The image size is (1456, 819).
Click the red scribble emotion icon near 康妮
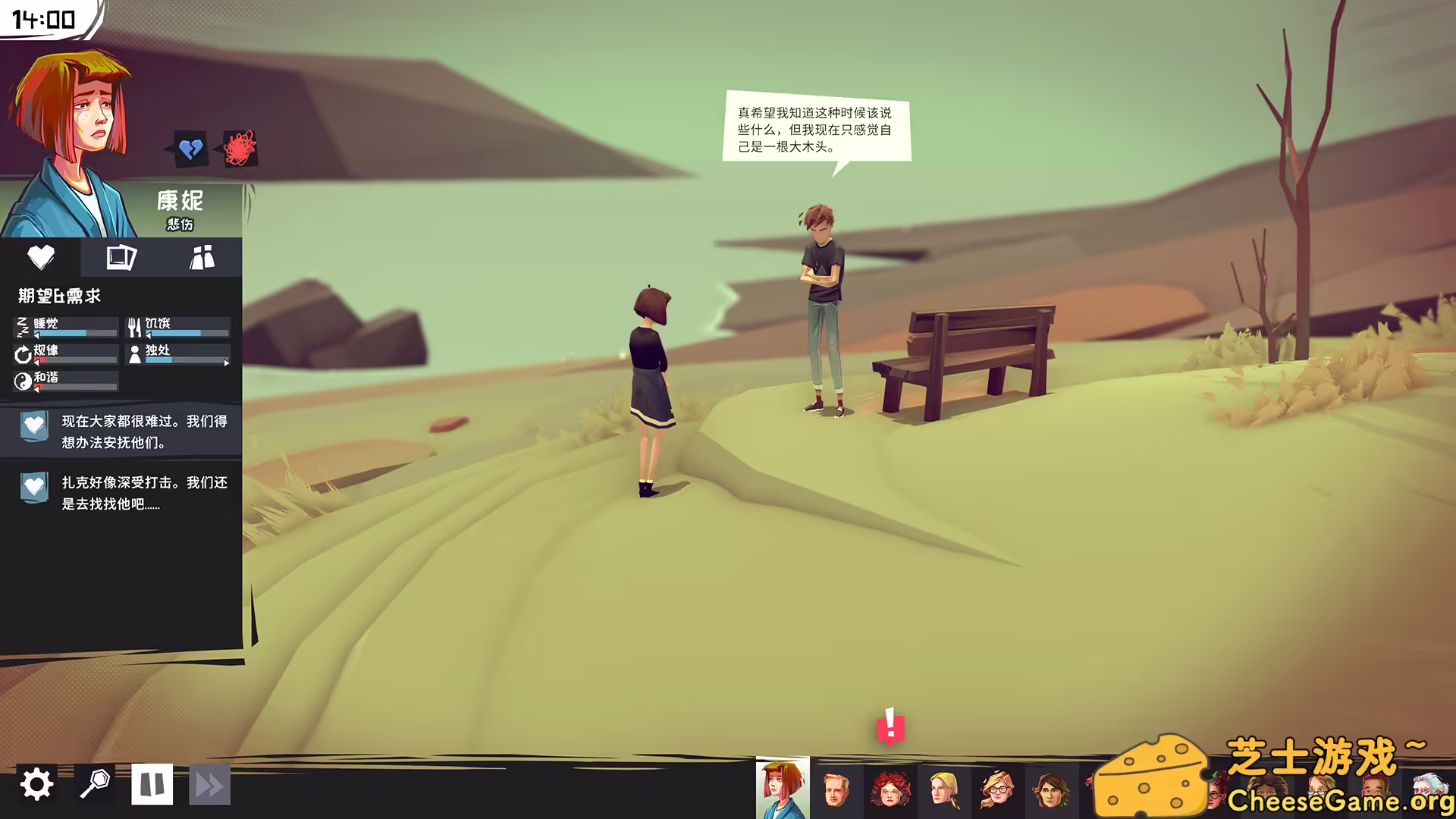(x=238, y=147)
